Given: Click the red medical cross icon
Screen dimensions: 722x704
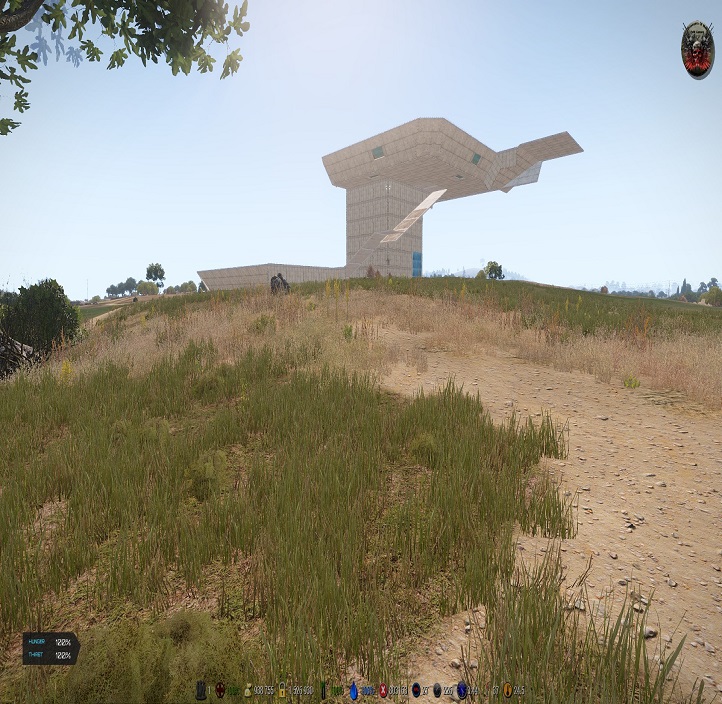Looking at the screenshot, I should click(382, 690).
